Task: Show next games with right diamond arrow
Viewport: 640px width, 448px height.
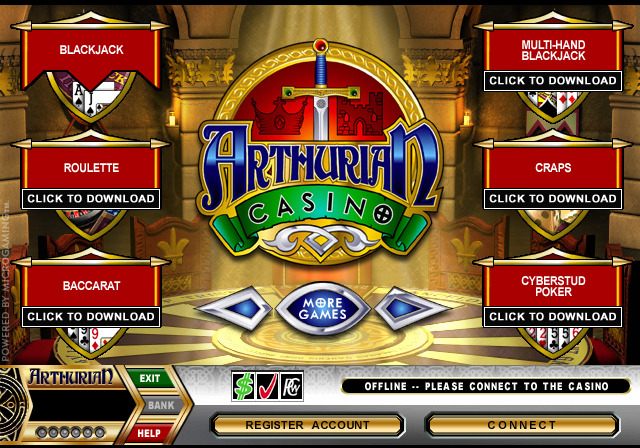Action: [x=411, y=308]
